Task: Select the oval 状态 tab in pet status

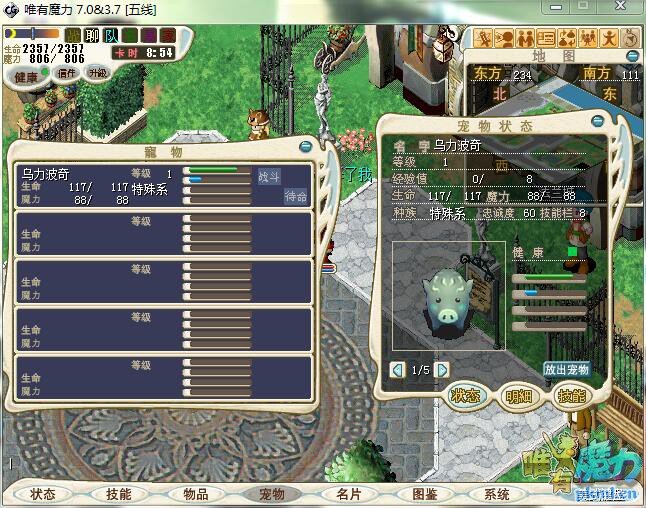Action: point(466,396)
